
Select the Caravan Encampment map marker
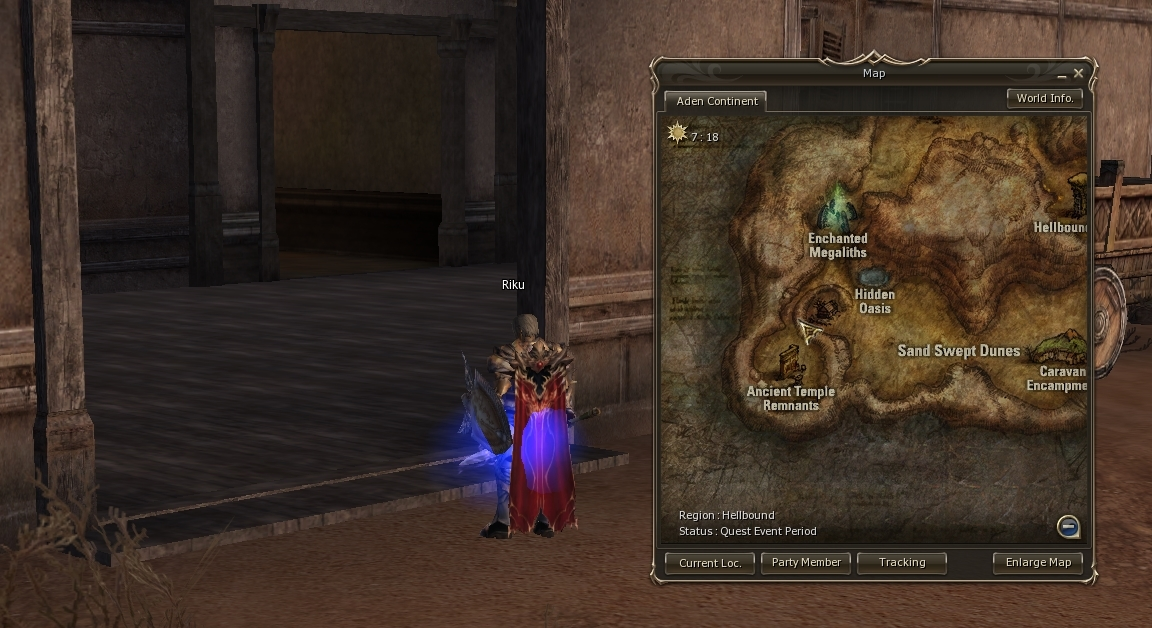(x=1060, y=350)
